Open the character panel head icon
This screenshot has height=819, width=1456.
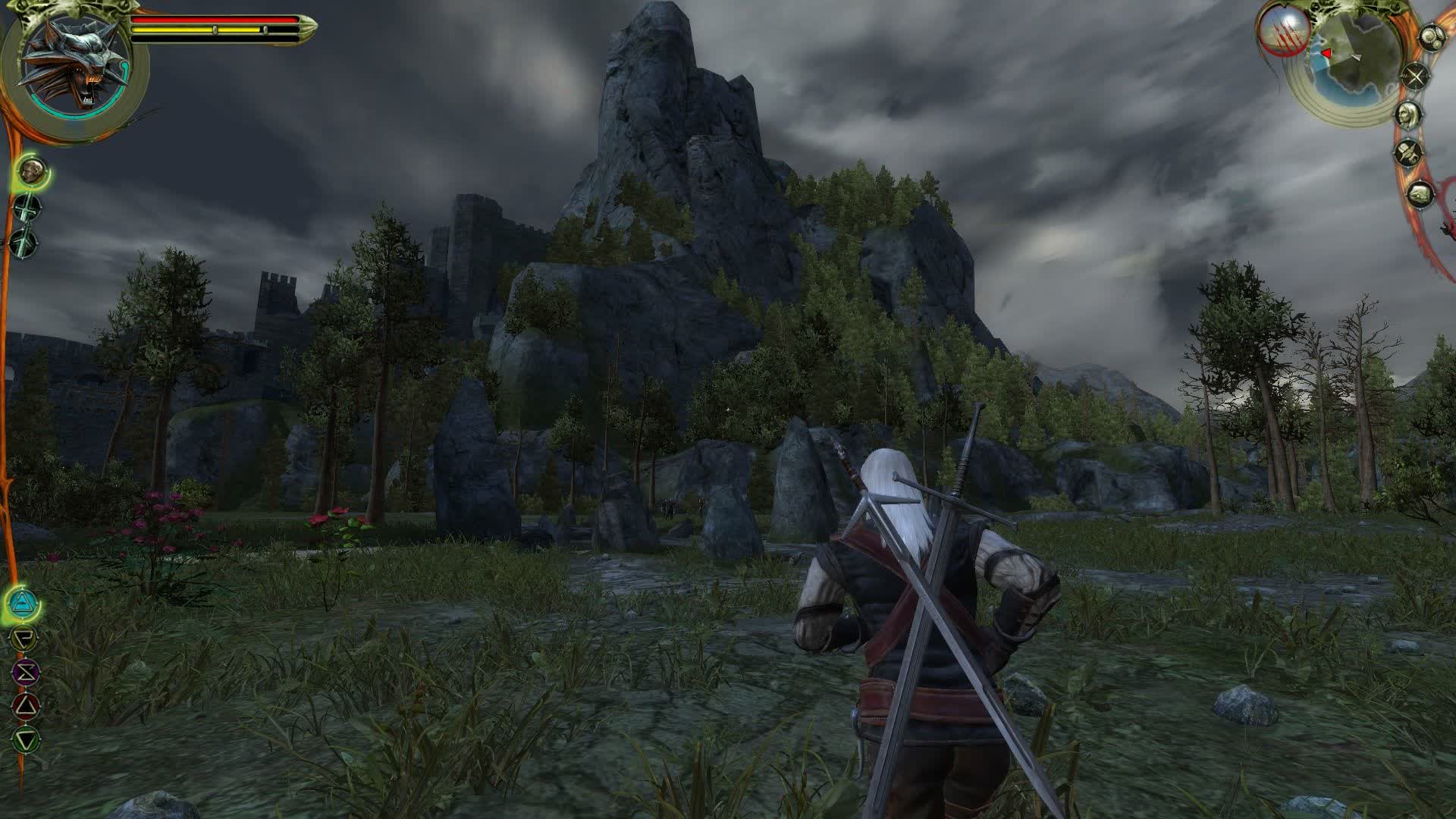1409,115
